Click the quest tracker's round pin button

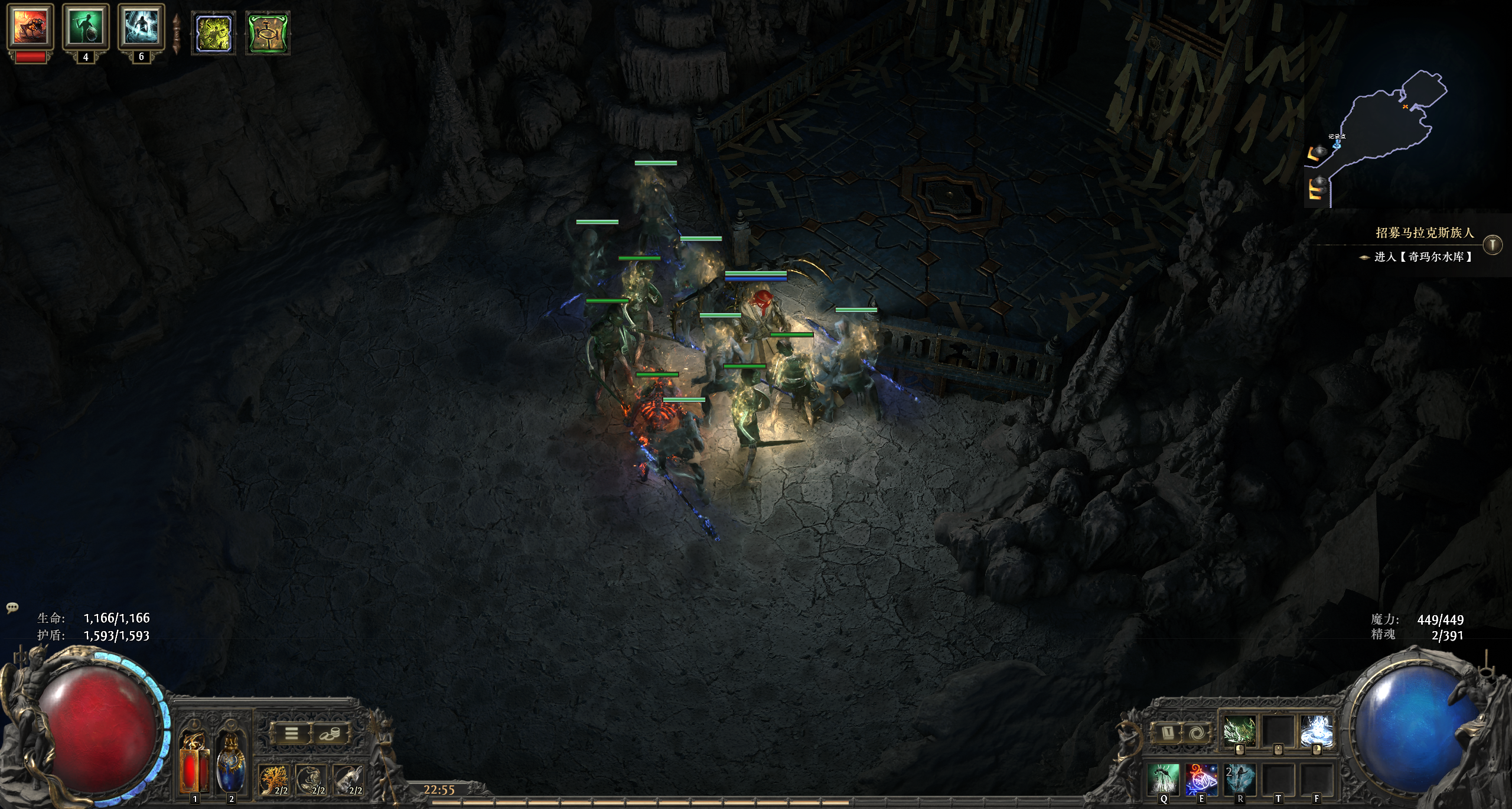point(1493,244)
